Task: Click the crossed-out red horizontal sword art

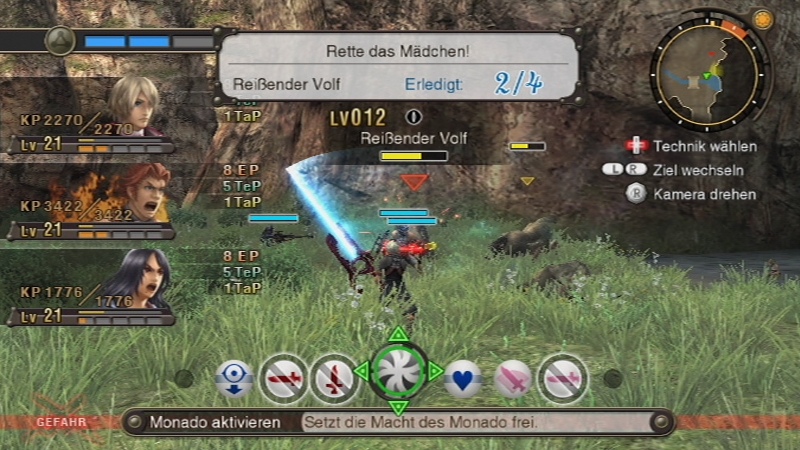Action: [284, 378]
